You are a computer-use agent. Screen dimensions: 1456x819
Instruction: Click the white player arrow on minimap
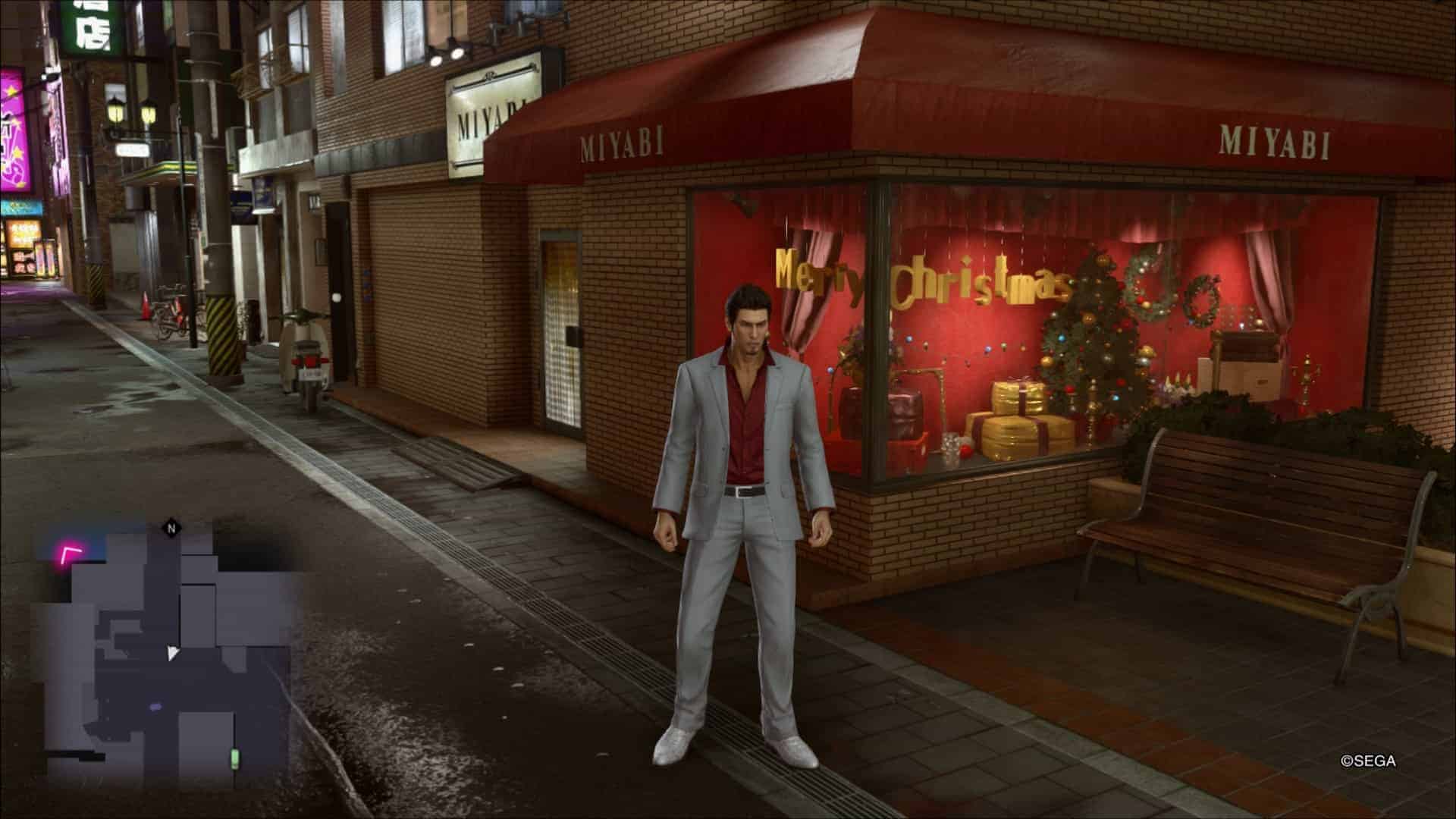[173, 653]
